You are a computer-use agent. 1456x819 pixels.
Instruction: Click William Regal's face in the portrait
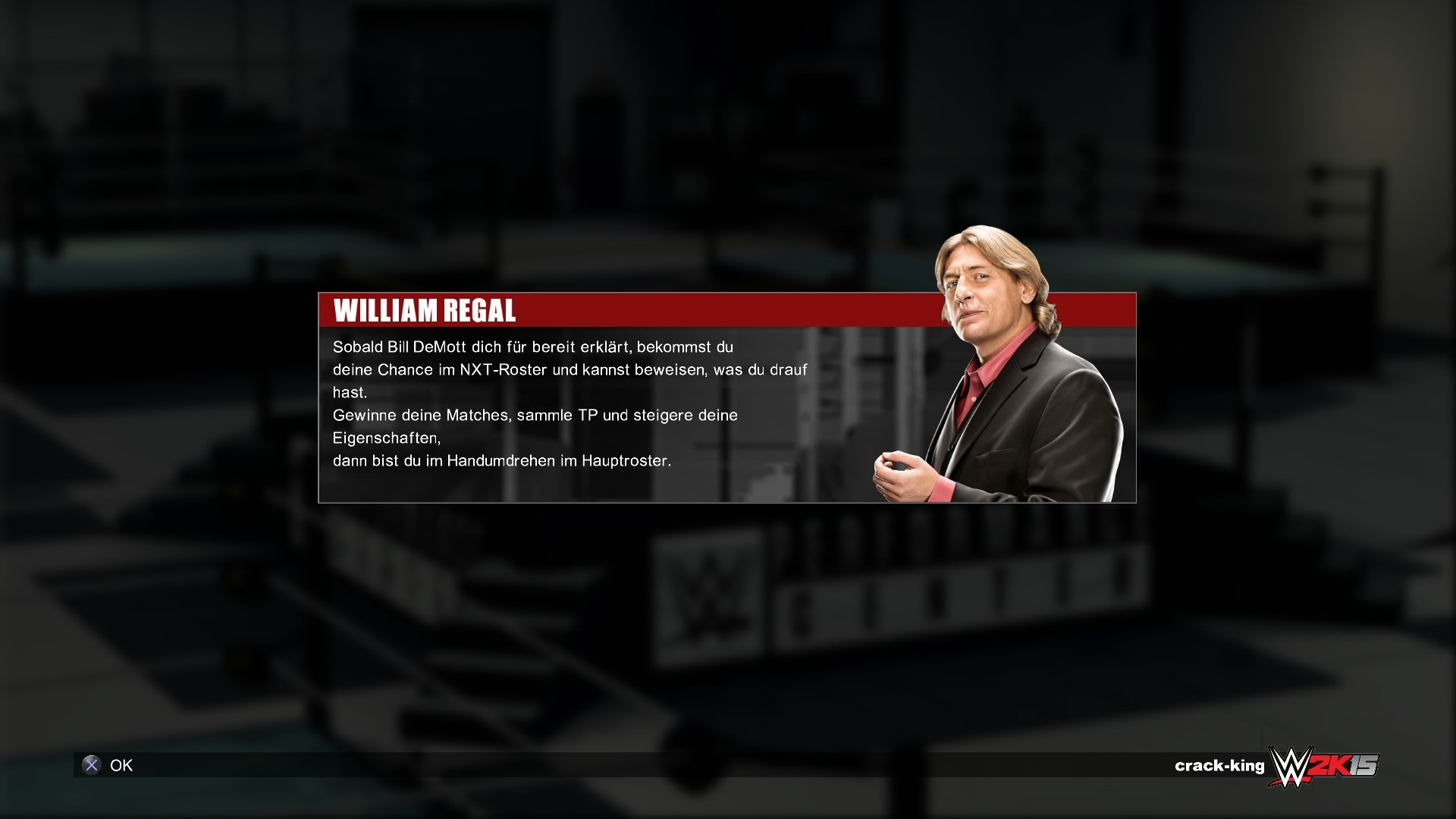click(982, 288)
